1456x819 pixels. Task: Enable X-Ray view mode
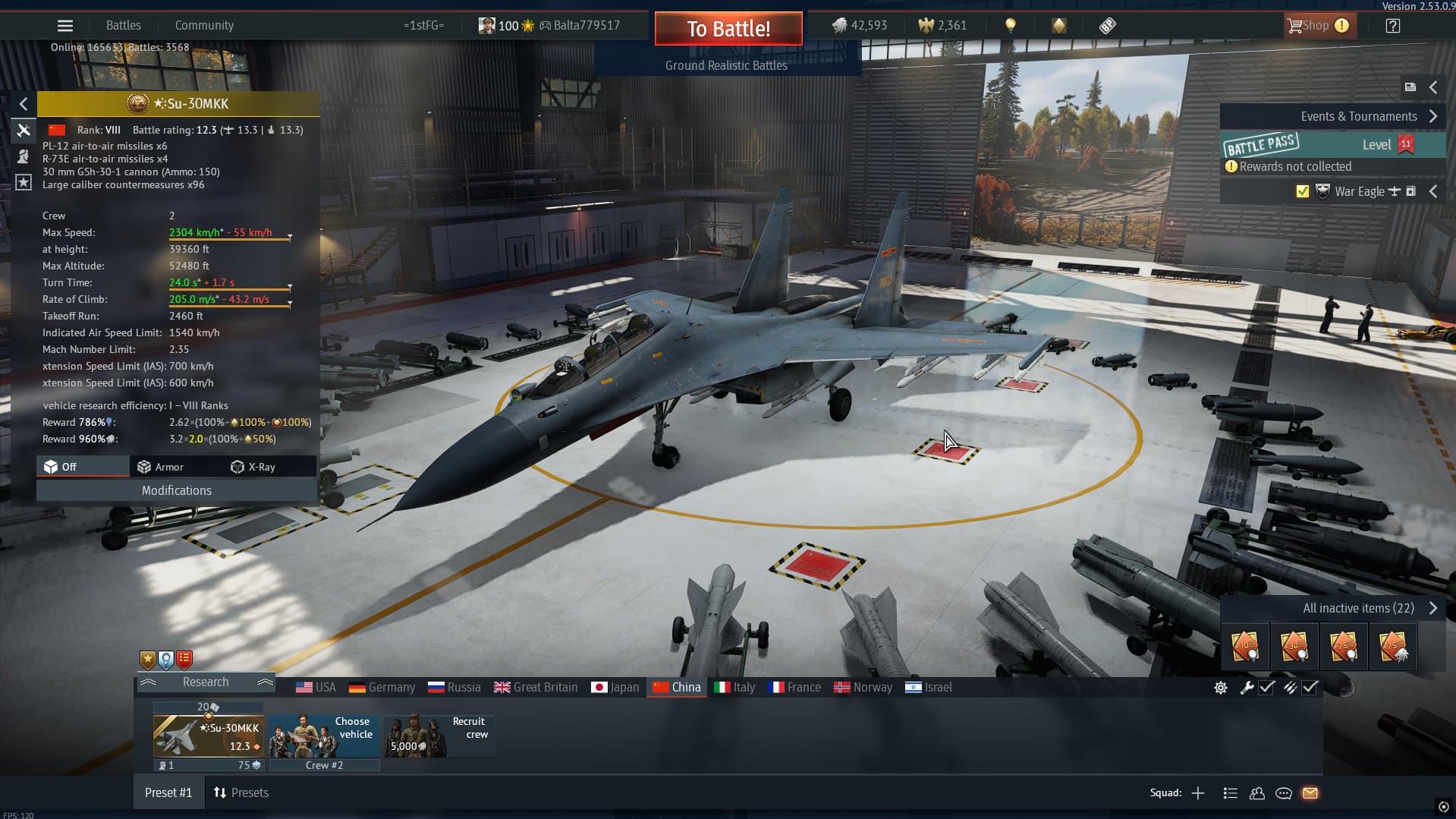[253, 468]
